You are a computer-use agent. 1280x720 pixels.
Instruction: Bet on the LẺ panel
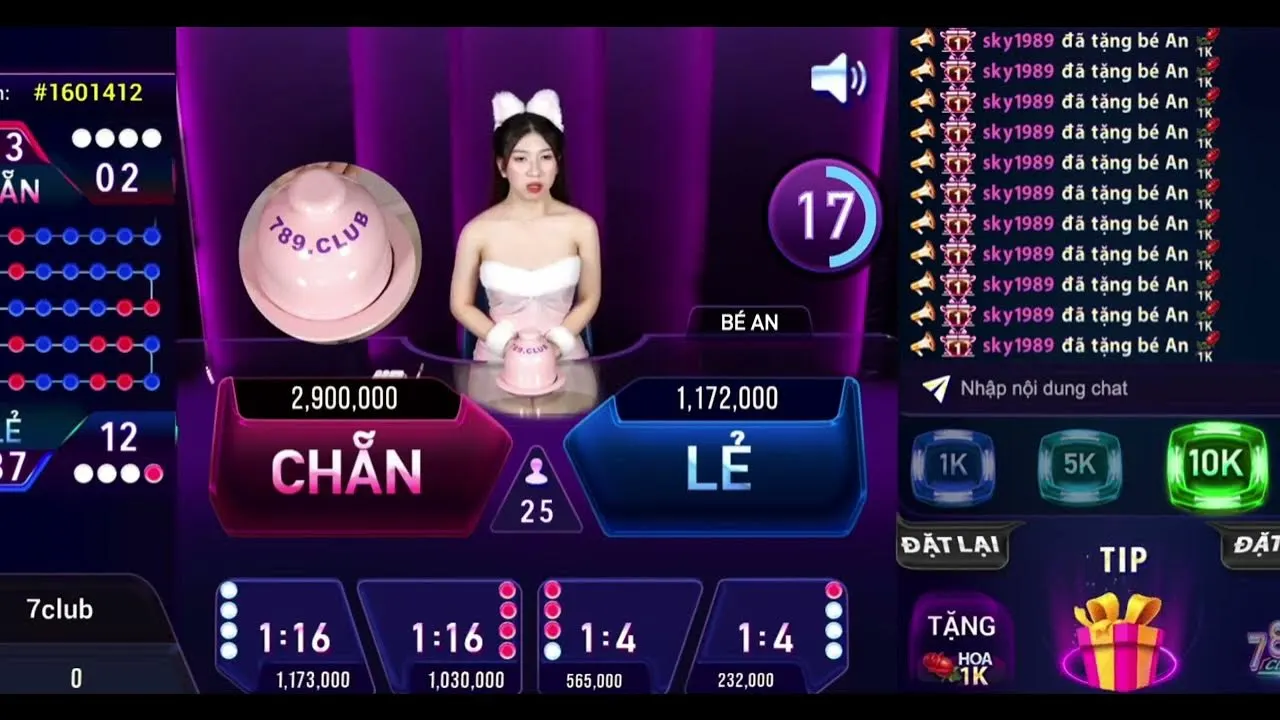click(x=720, y=470)
